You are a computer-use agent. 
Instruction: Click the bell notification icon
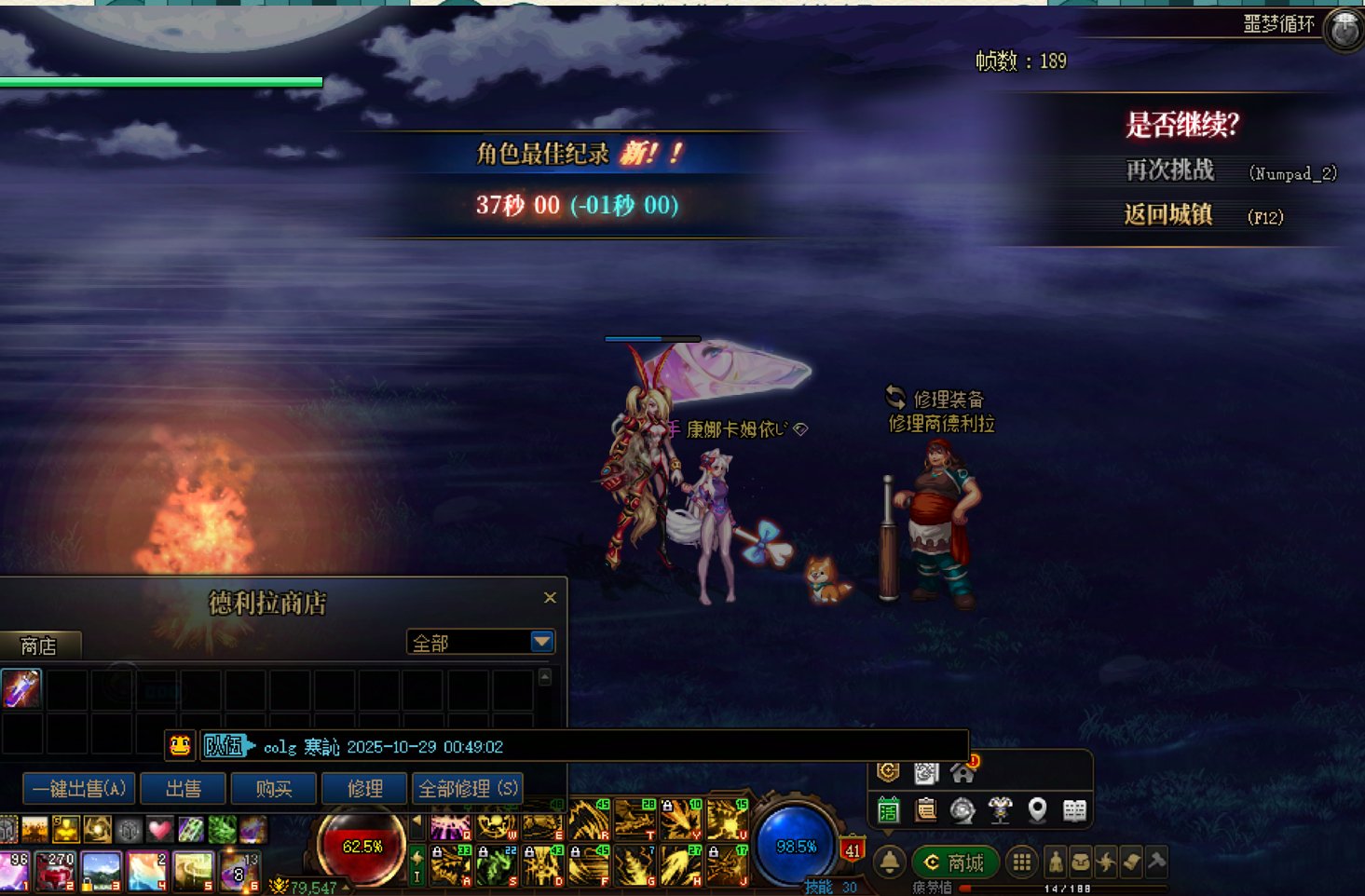click(890, 862)
